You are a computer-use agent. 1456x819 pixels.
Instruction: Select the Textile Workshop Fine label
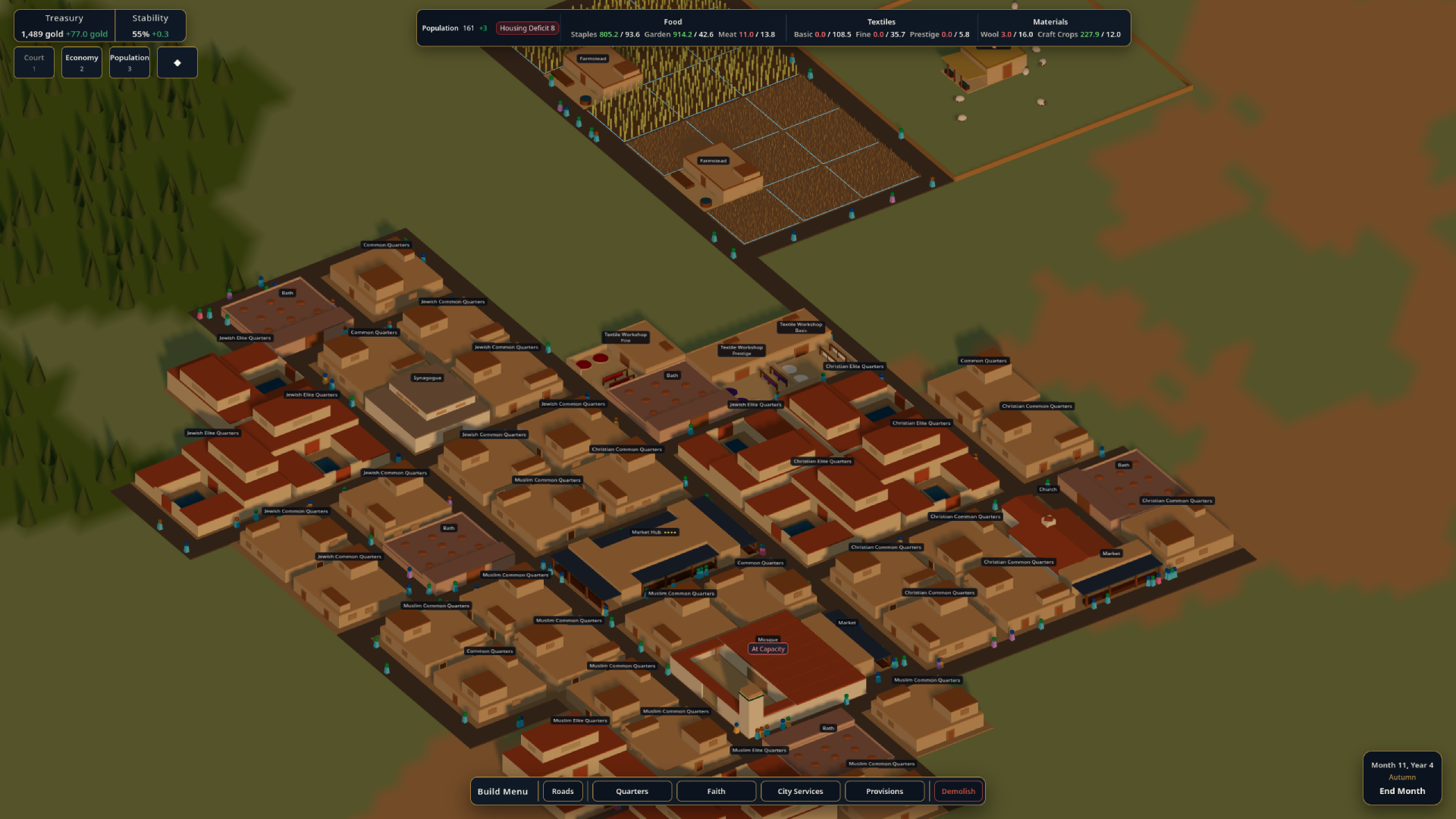[x=625, y=337]
